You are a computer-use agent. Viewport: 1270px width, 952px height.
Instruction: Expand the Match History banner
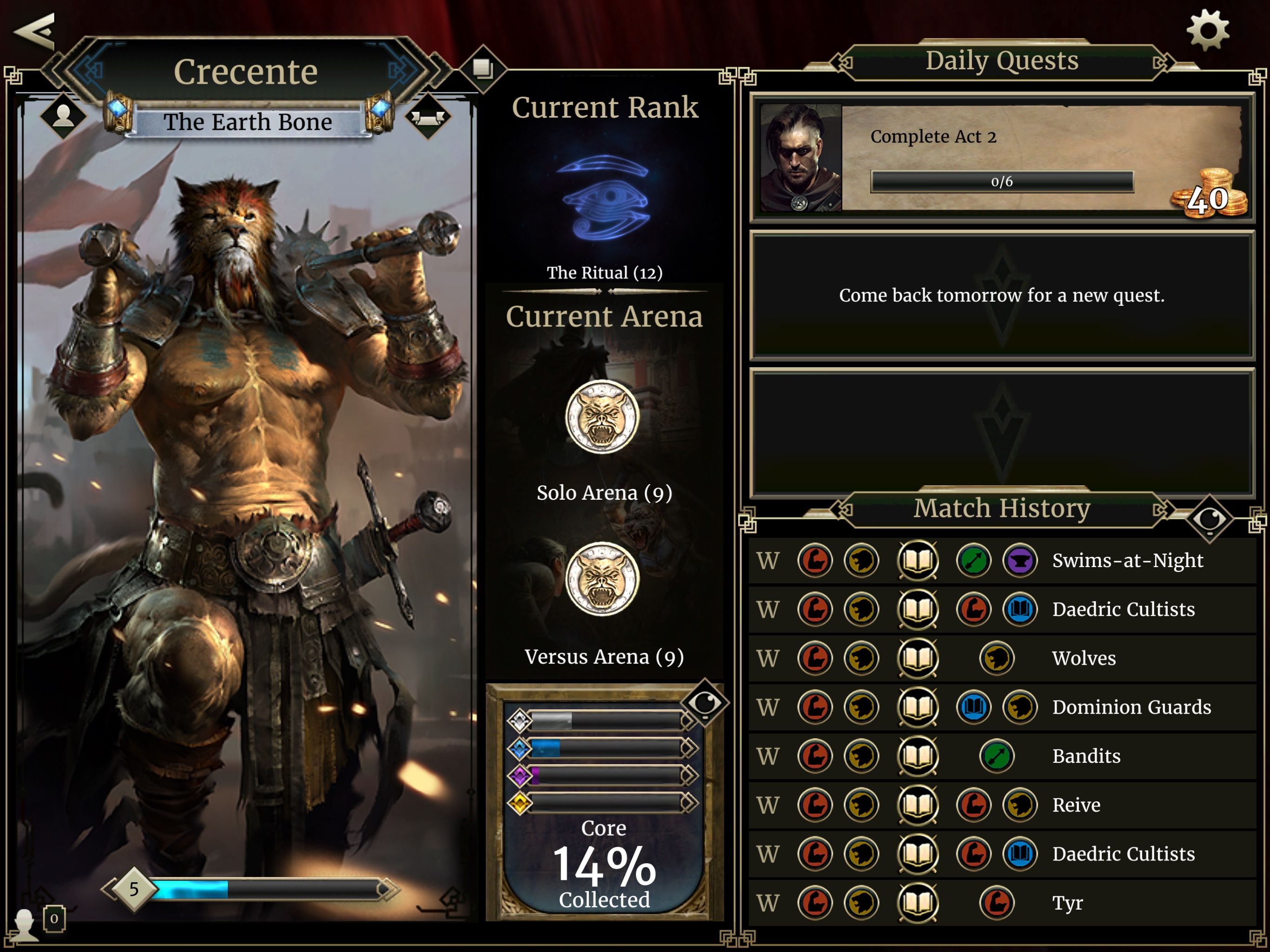click(1002, 508)
